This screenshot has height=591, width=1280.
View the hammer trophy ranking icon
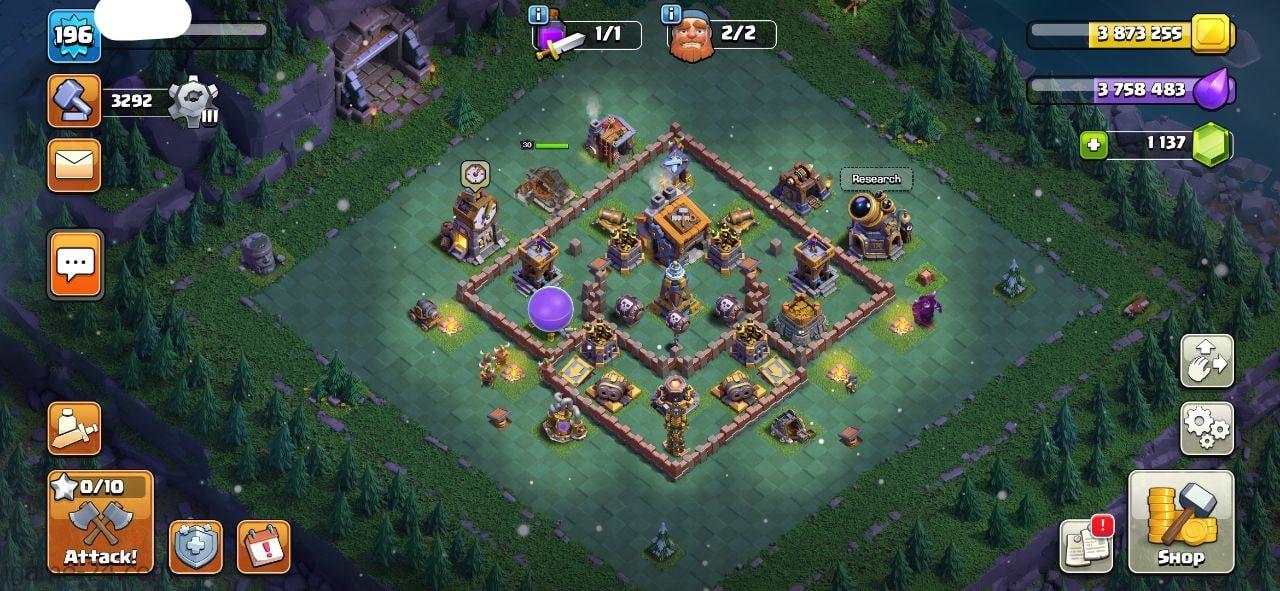pos(74,101)
